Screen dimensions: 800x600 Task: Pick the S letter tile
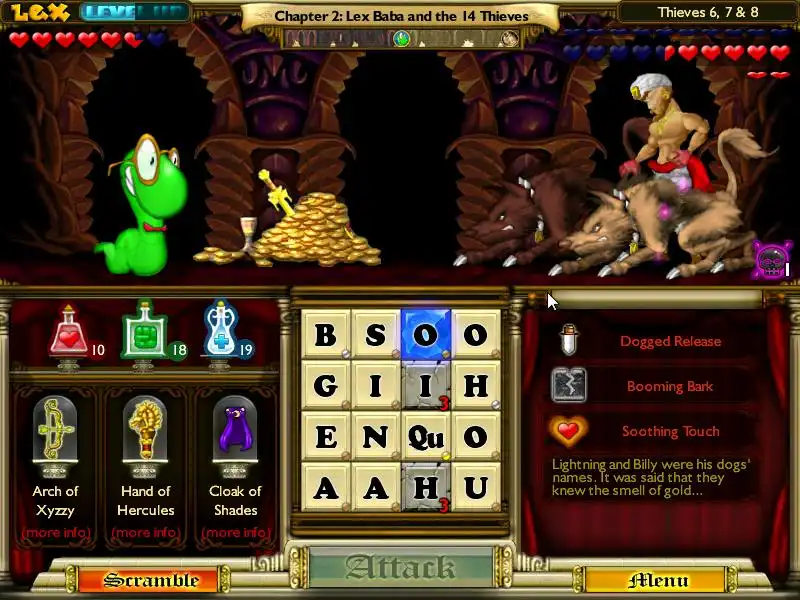376,334
